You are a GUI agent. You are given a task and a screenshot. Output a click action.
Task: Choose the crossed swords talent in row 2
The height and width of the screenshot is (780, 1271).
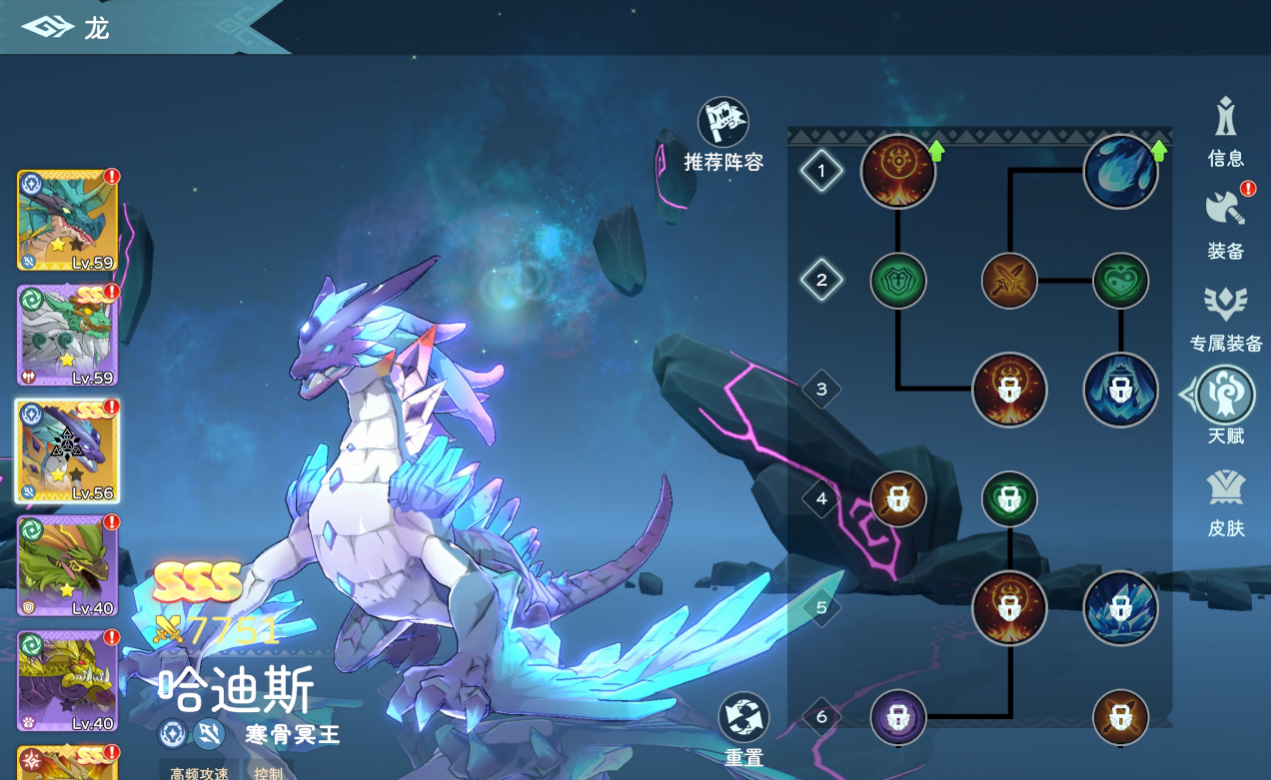pyautogui.click(x=1009, y=280)
